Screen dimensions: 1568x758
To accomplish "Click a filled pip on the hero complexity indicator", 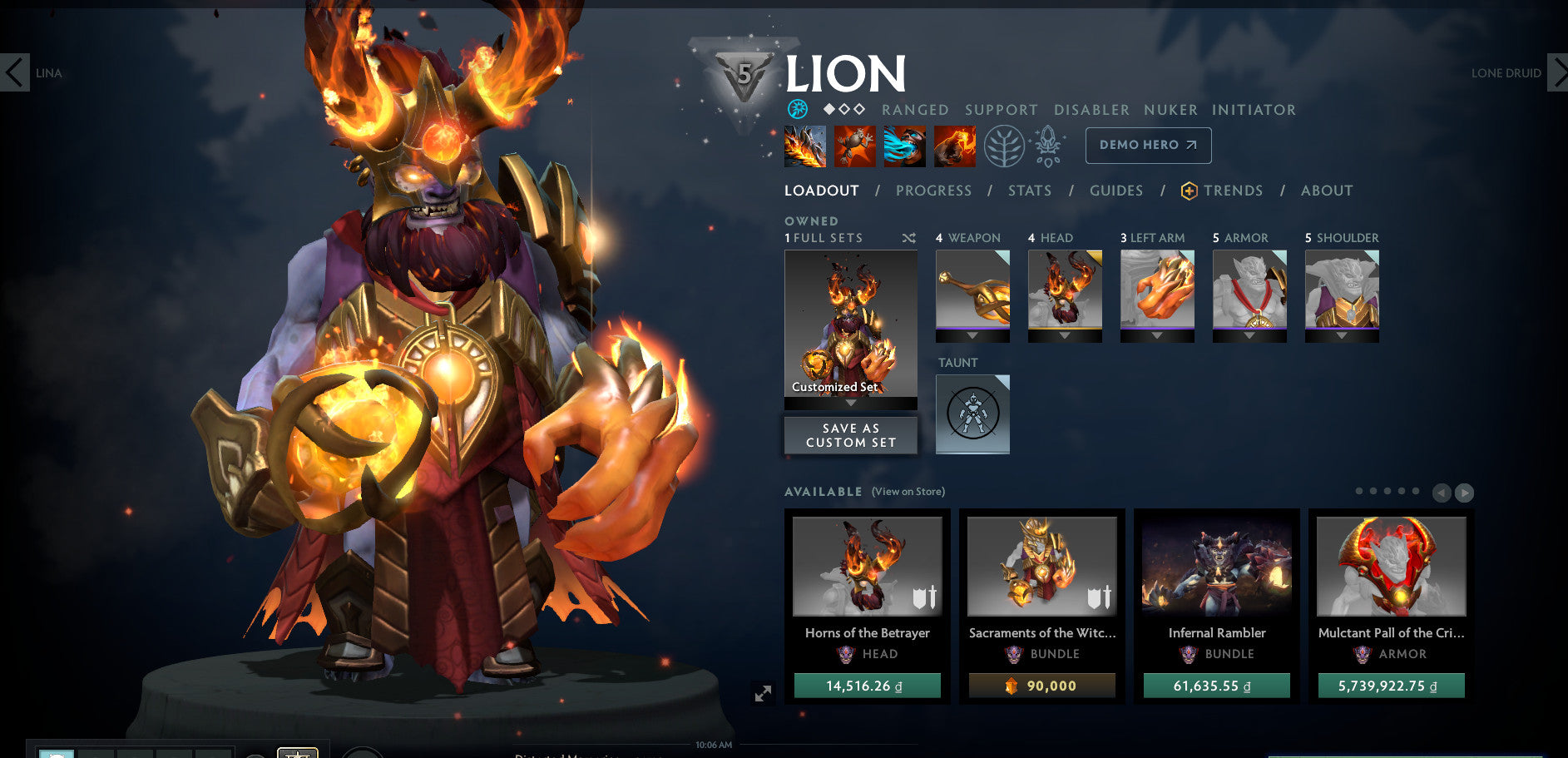I will click(x=829, y=107).
